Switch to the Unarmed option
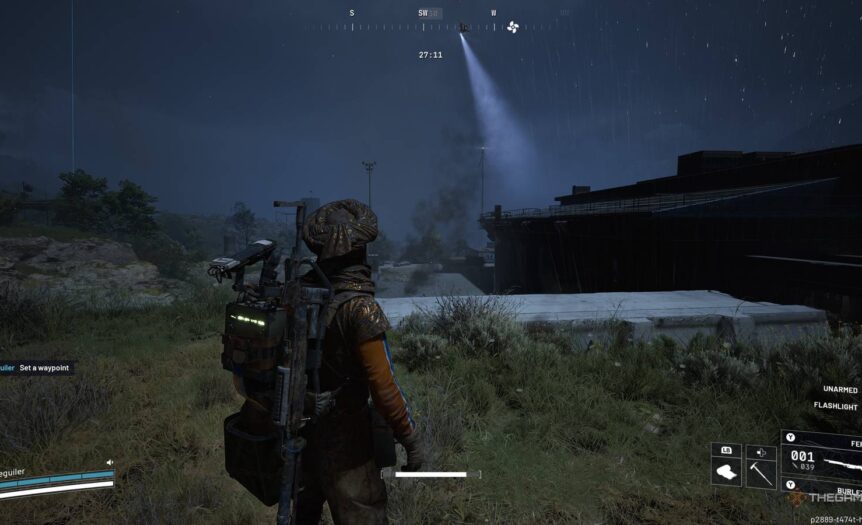This screenshot has width=862, height=525. (x=840, y=389)
